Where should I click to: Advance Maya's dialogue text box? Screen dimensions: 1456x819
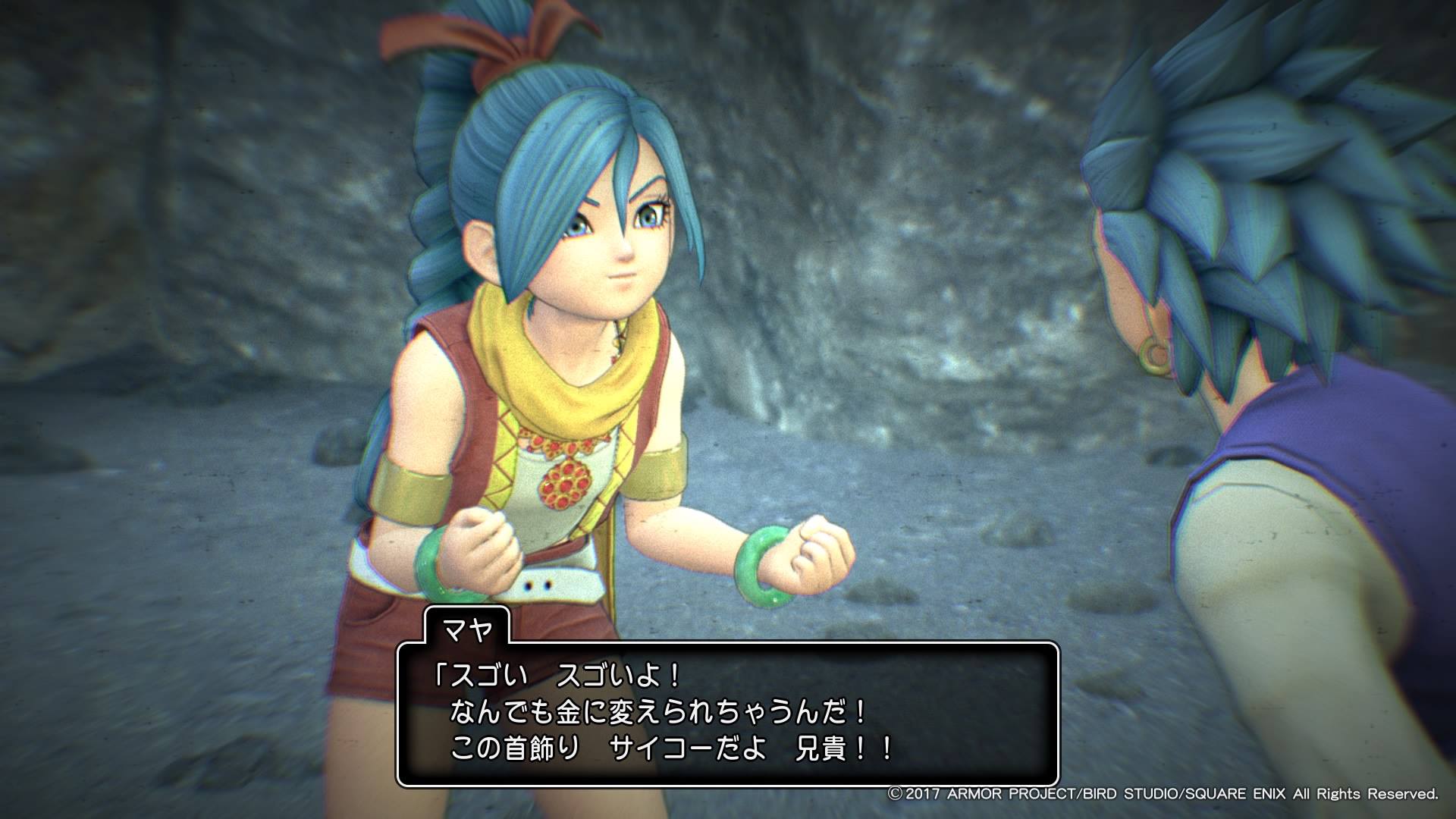click(727, 714)
